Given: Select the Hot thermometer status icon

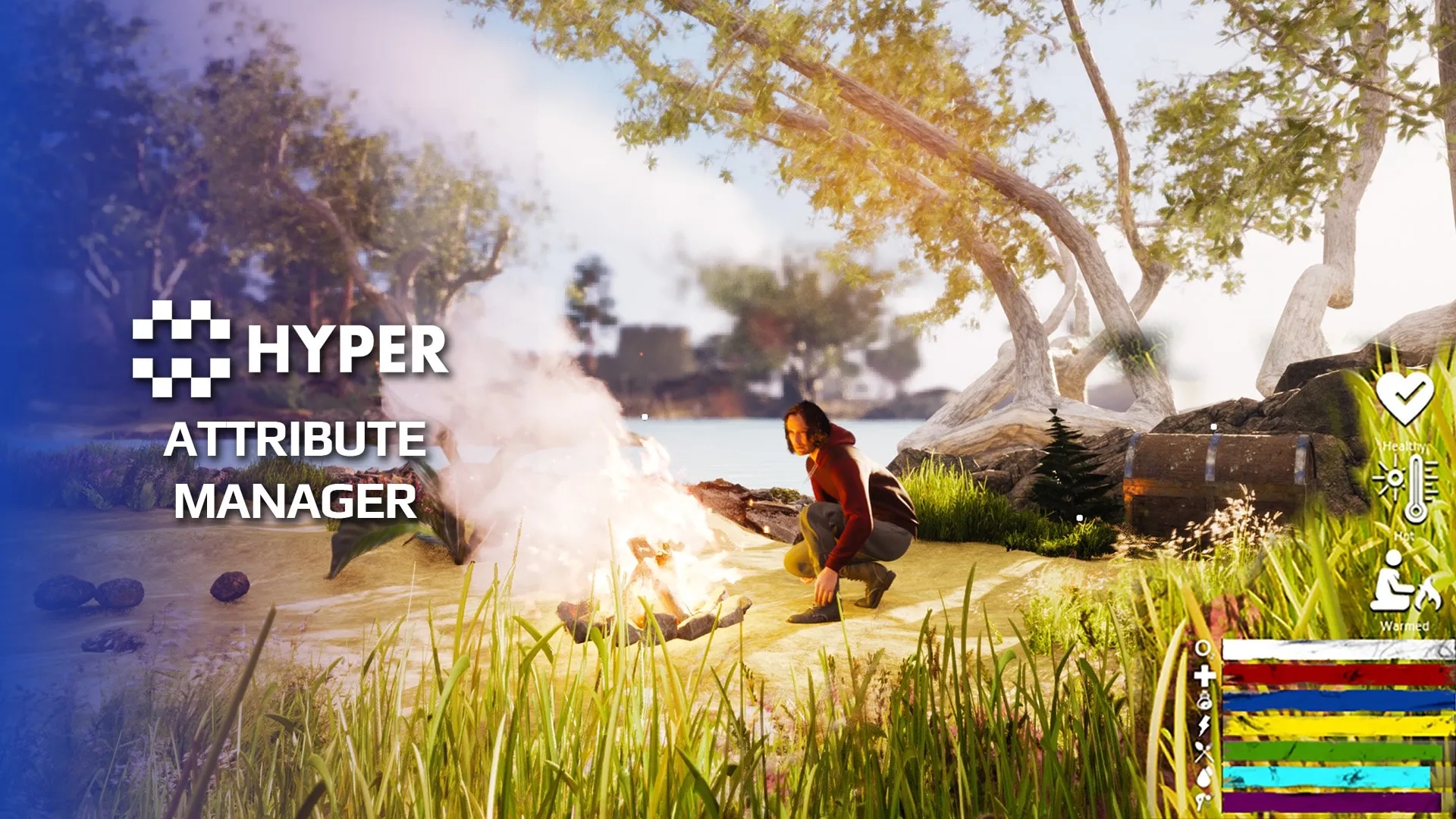Looking at the screenshot, I should 1405,488.
